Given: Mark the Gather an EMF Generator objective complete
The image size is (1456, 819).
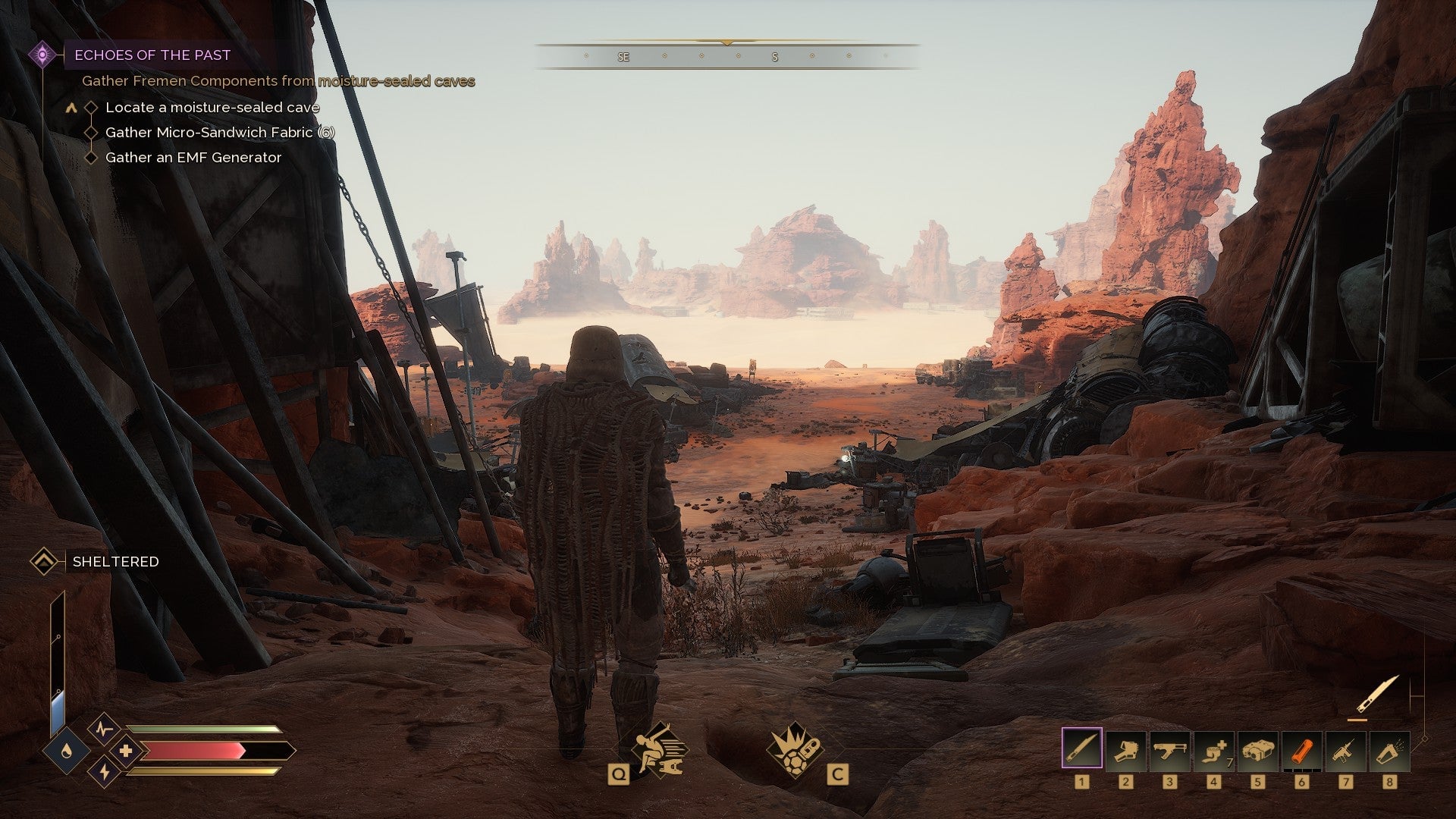Looking at the screenshot, I should tap(92, 157).
